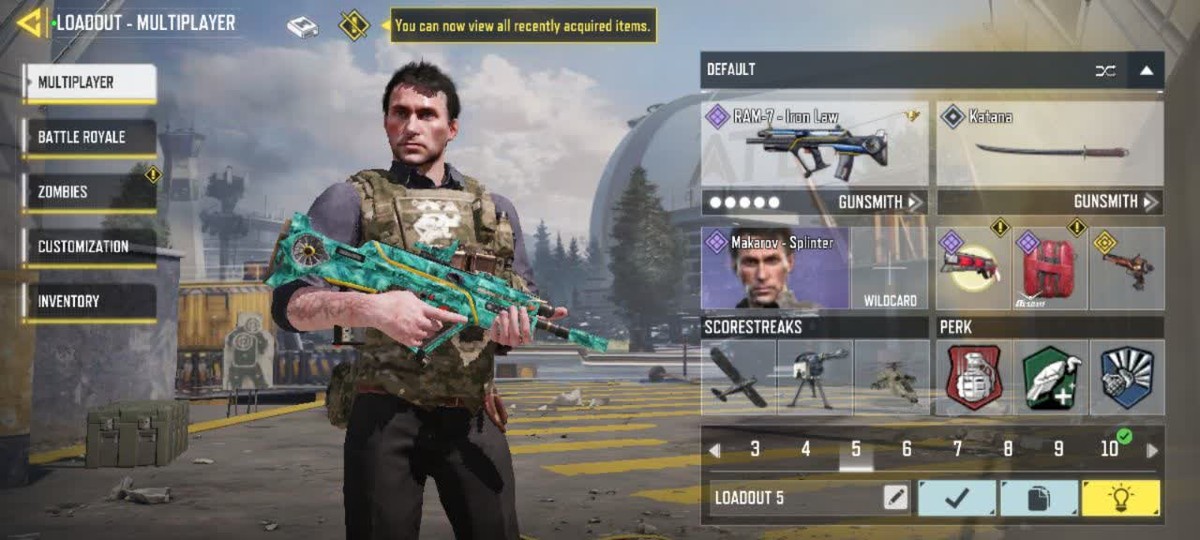Rename loadout with the pencil icon
The image size is (1200, 540).
click(896, 498)
